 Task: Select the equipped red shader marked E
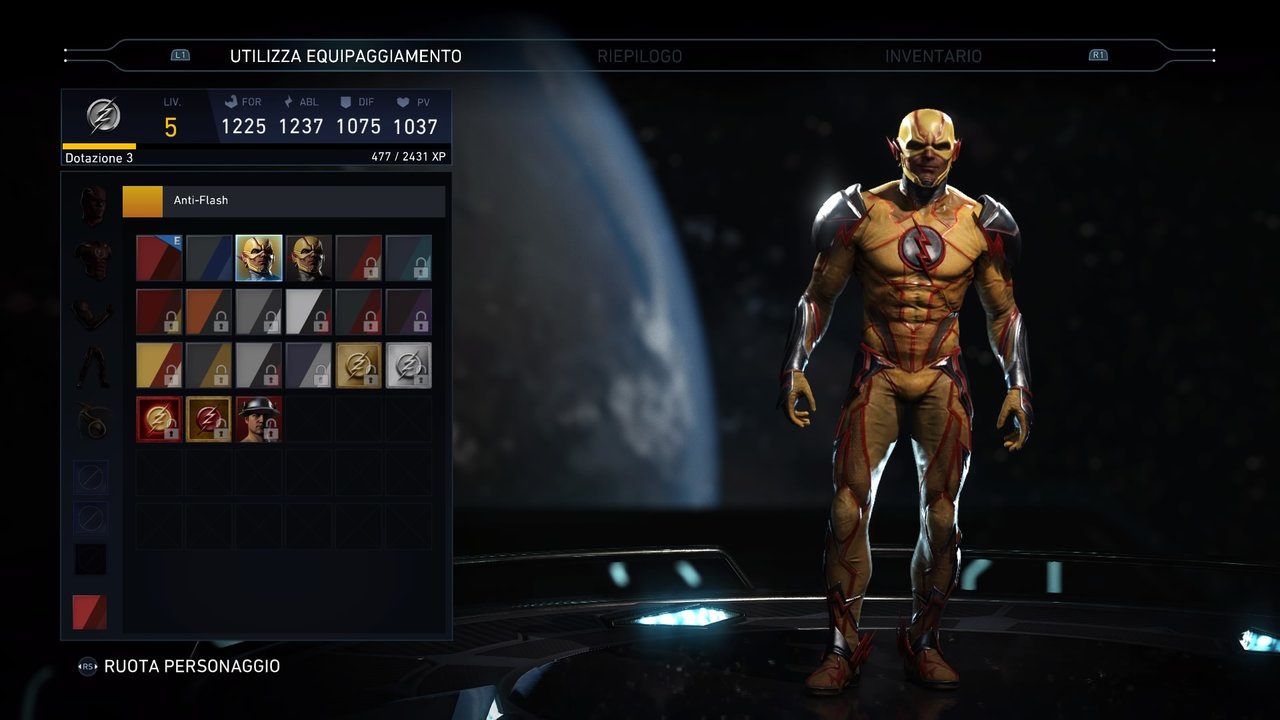(159, 258)
